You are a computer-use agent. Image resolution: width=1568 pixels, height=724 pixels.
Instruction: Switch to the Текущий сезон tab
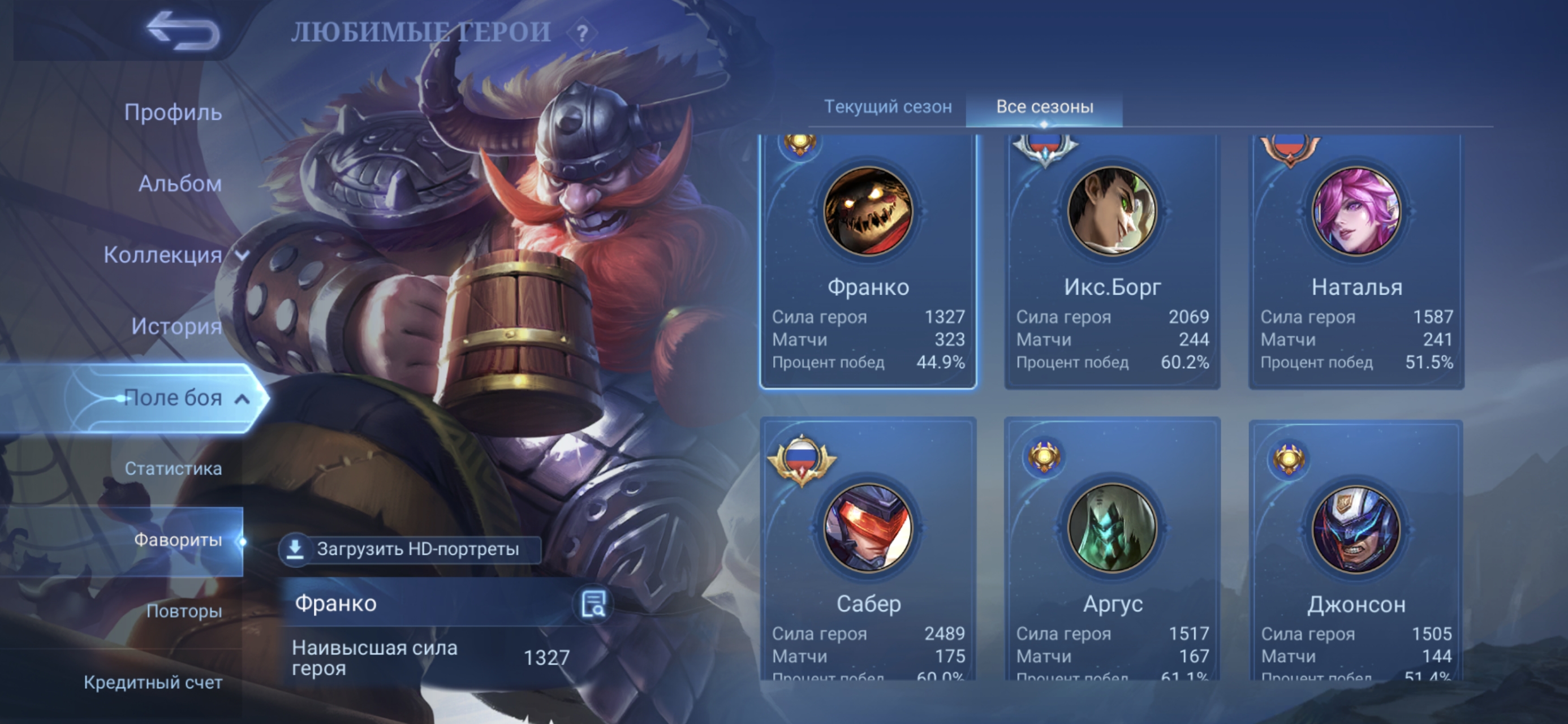point(888,107)
